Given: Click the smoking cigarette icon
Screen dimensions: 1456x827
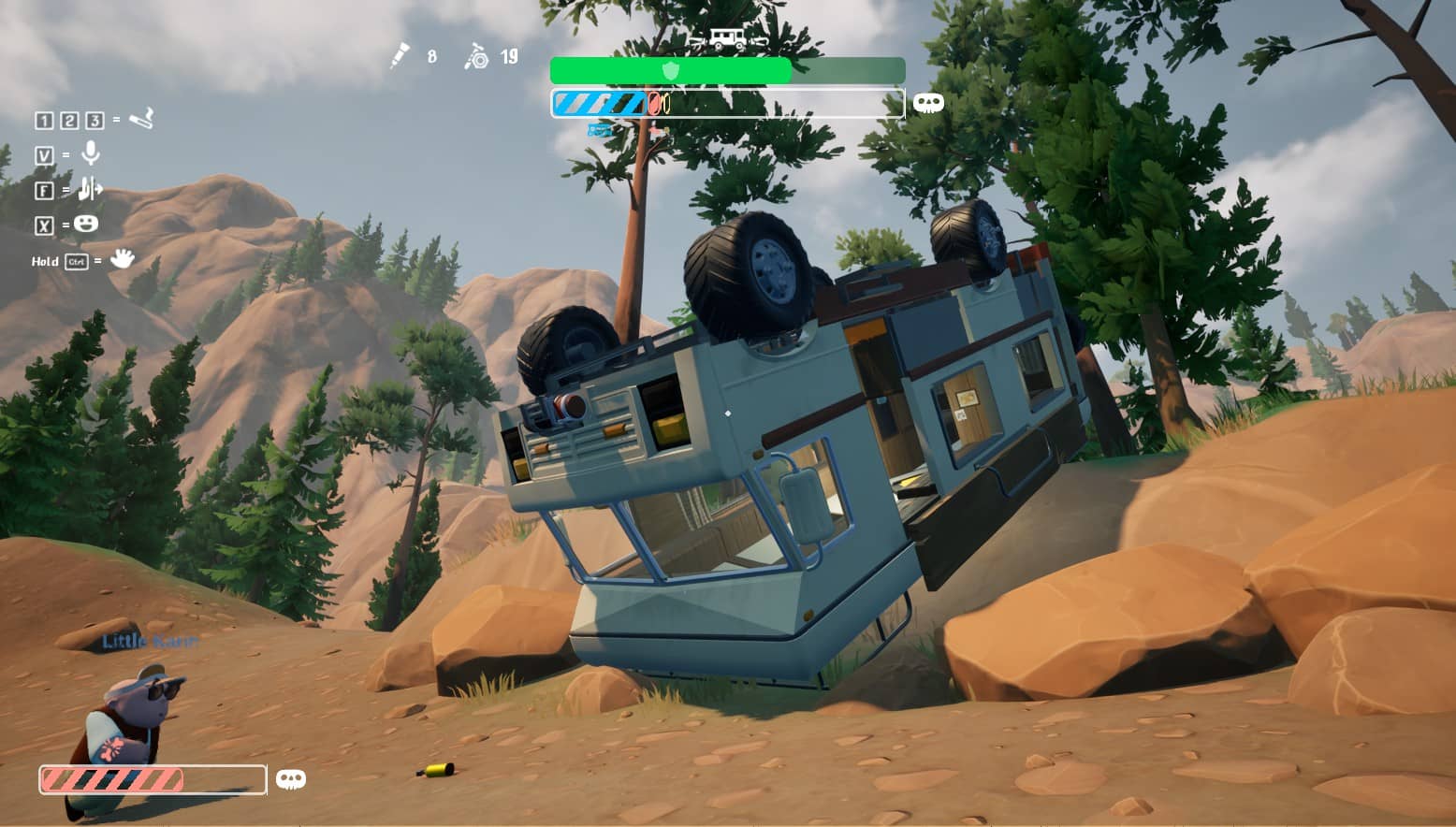Looking at the screenshot, I should 141,119.
